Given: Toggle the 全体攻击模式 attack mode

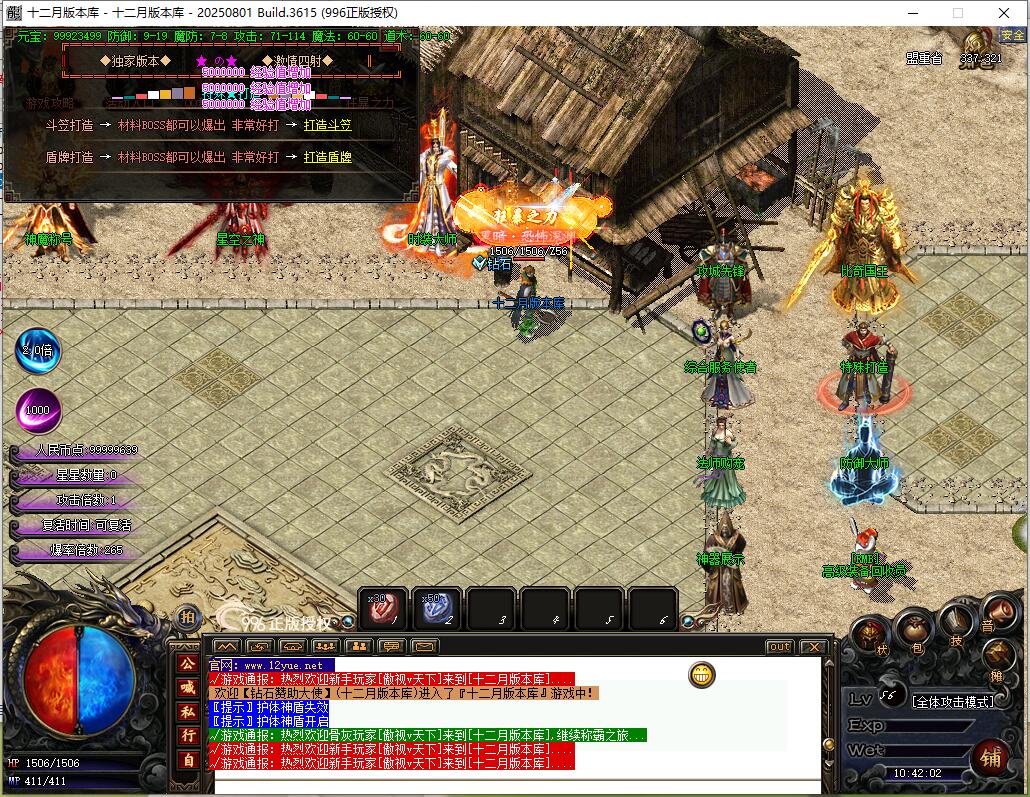Looking at the screenshot, I should tap(953, 702).
